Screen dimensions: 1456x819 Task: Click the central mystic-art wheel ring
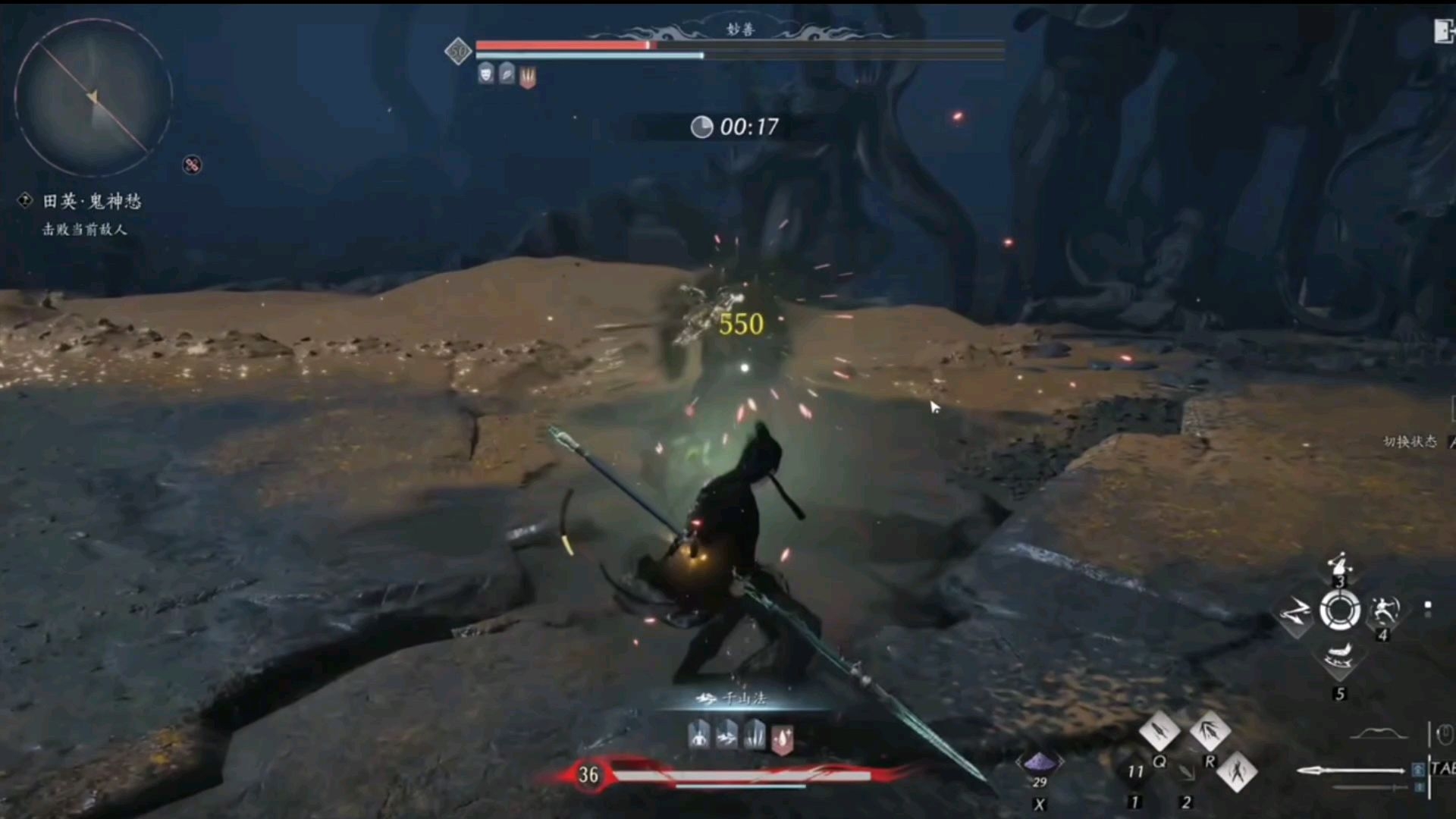pyautogui.click(x=1340, y=610)
